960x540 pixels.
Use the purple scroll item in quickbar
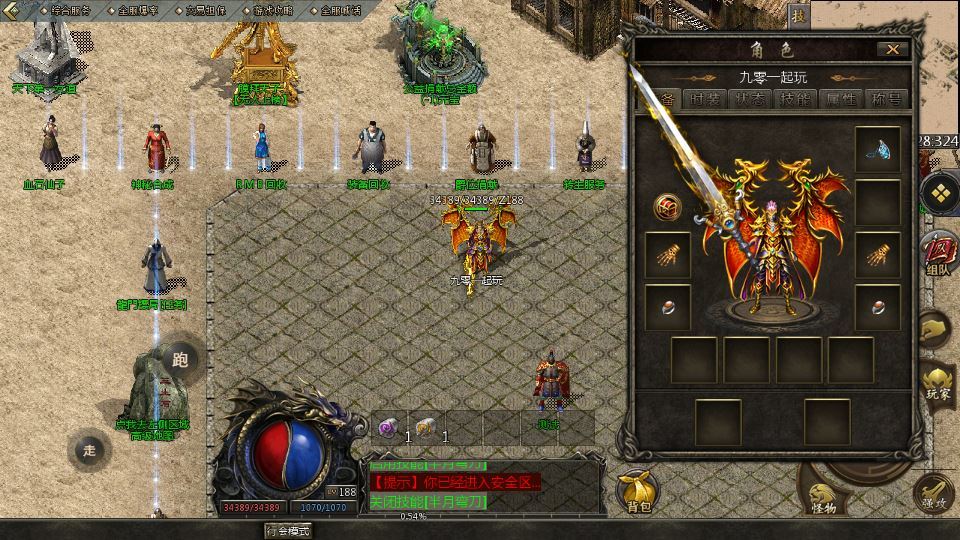tap(388, 427)
